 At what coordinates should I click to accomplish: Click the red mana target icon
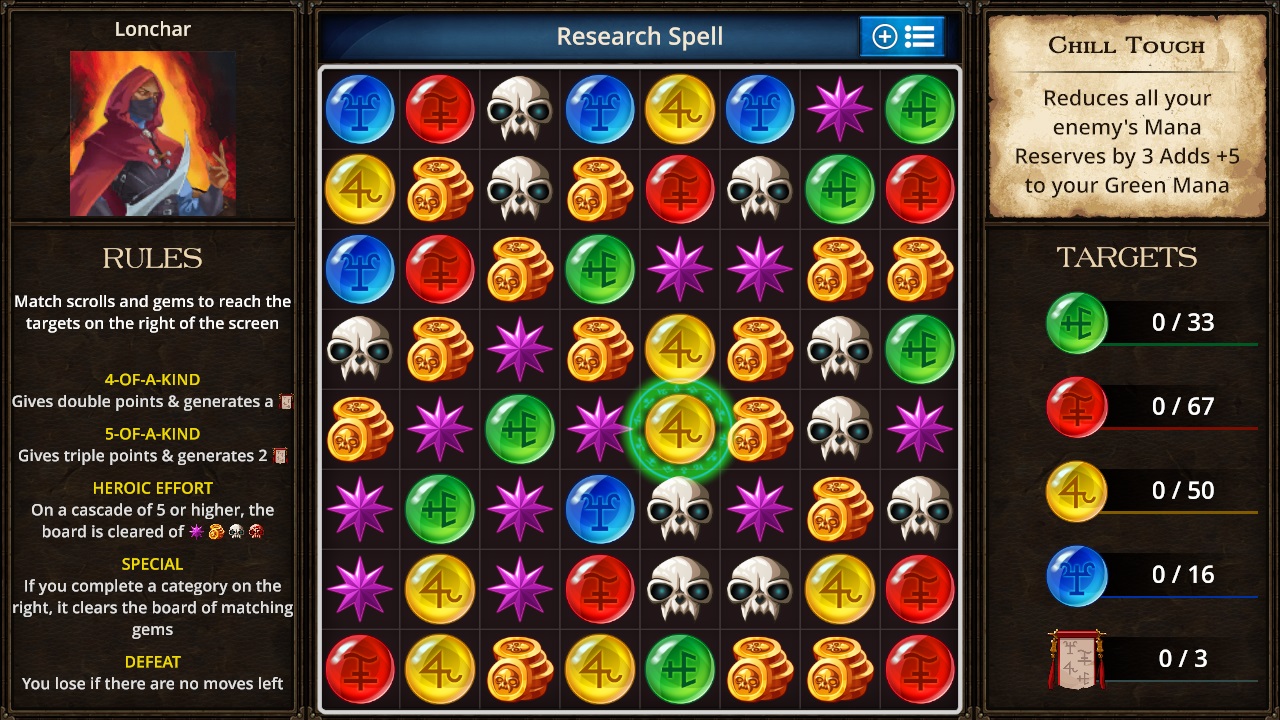(1076, 406)
